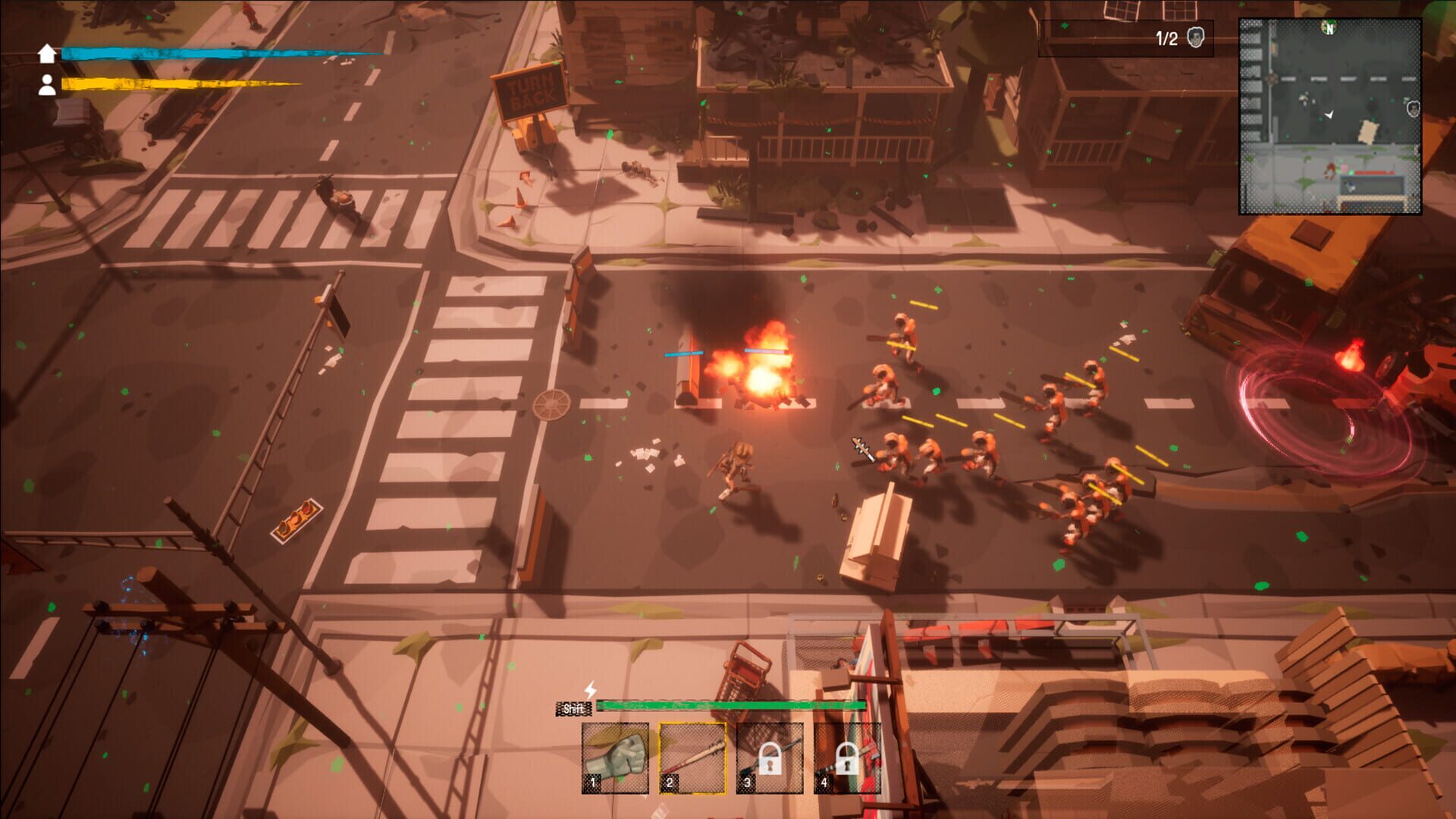The width and height of the screenshot is (1456, 819).
Task: Click the green Shift stamina bar
Action: [731, 706]
